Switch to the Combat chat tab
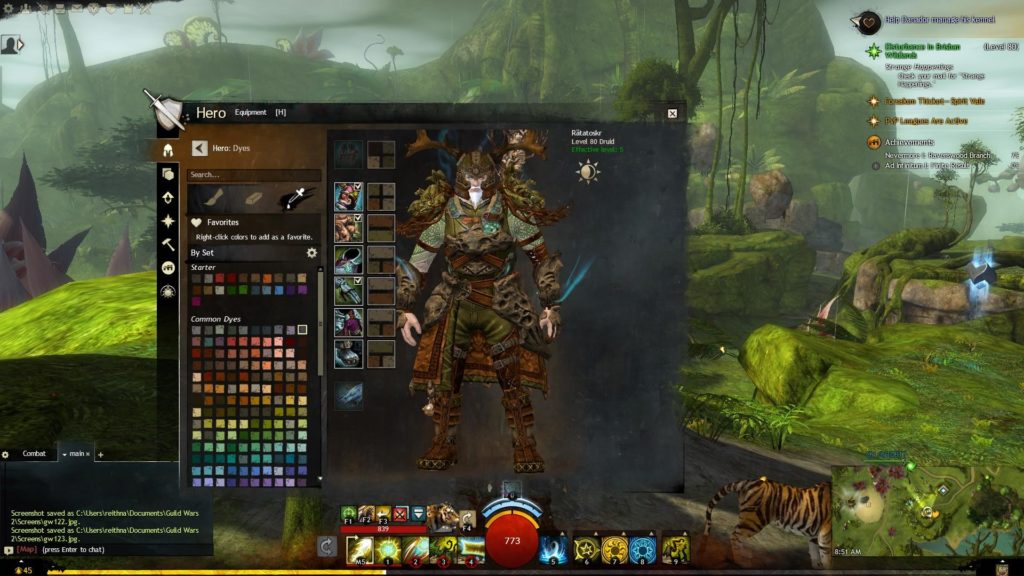This screenshot has height=576, width=1024. [x=34, y=454]
